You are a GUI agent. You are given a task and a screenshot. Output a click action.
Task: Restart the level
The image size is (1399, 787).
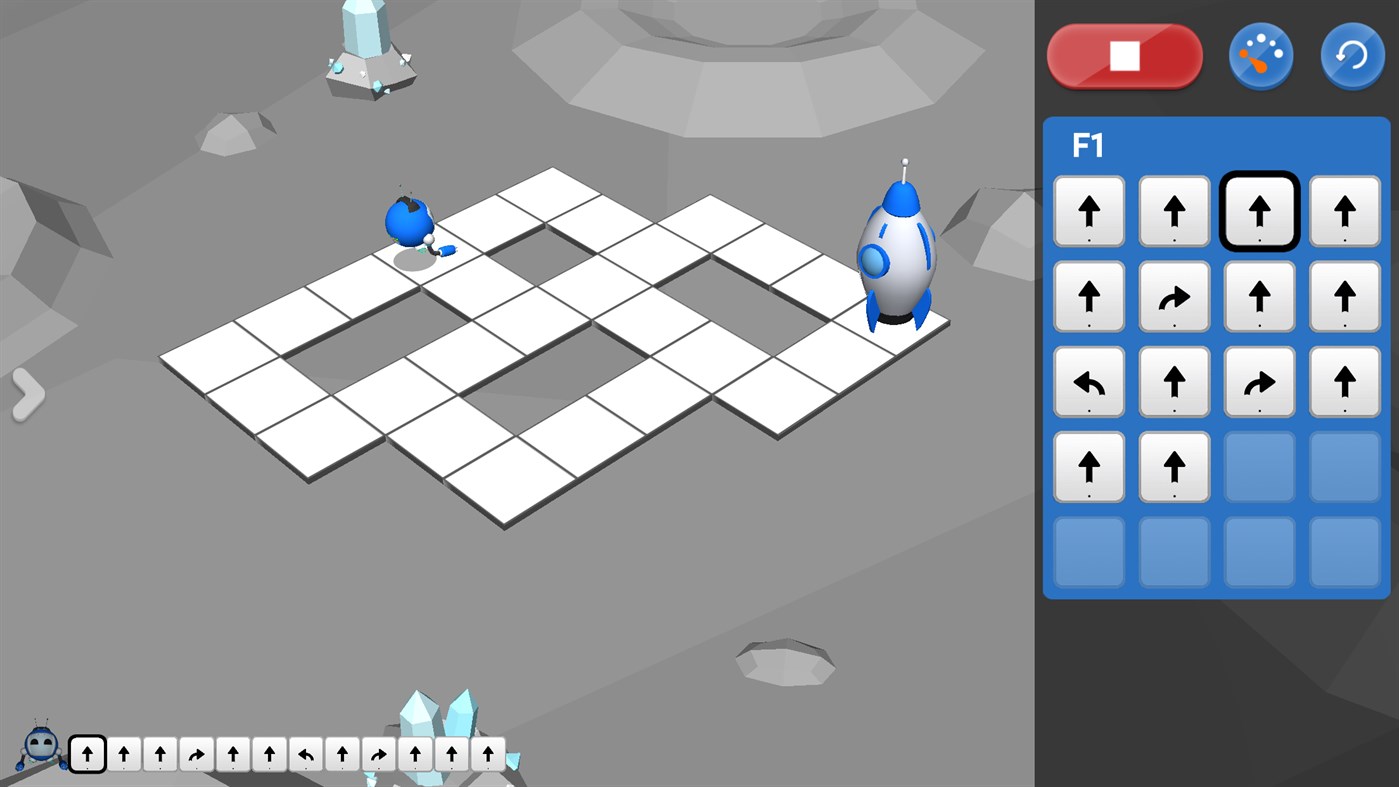pyautogui.click(x=1351, y=56)
